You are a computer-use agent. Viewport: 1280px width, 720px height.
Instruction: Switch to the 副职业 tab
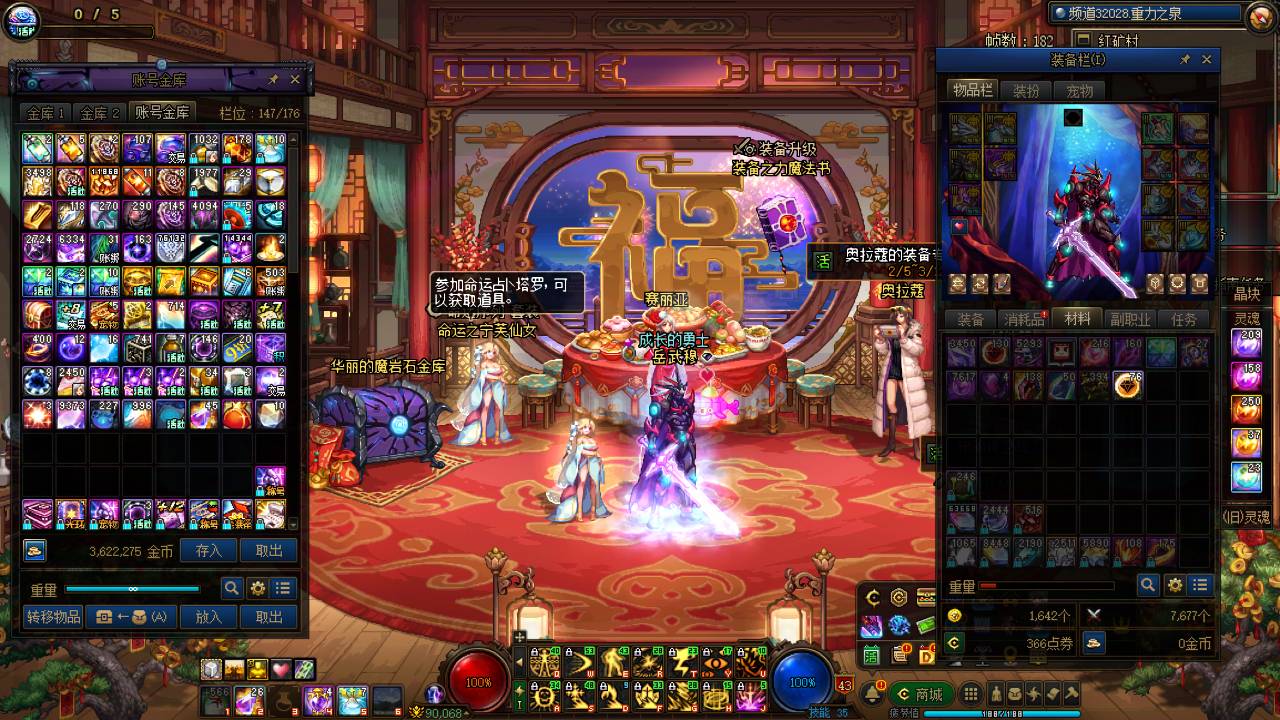coord(1130,319)
